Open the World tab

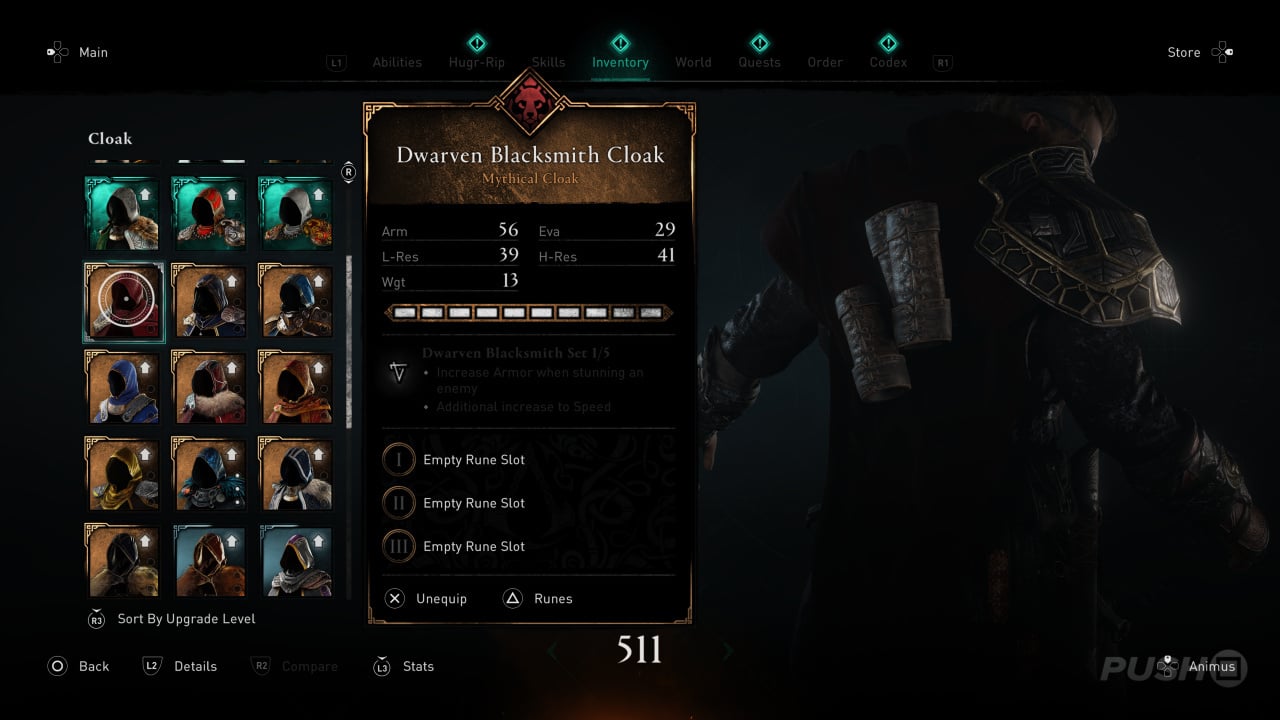[693, 62]
